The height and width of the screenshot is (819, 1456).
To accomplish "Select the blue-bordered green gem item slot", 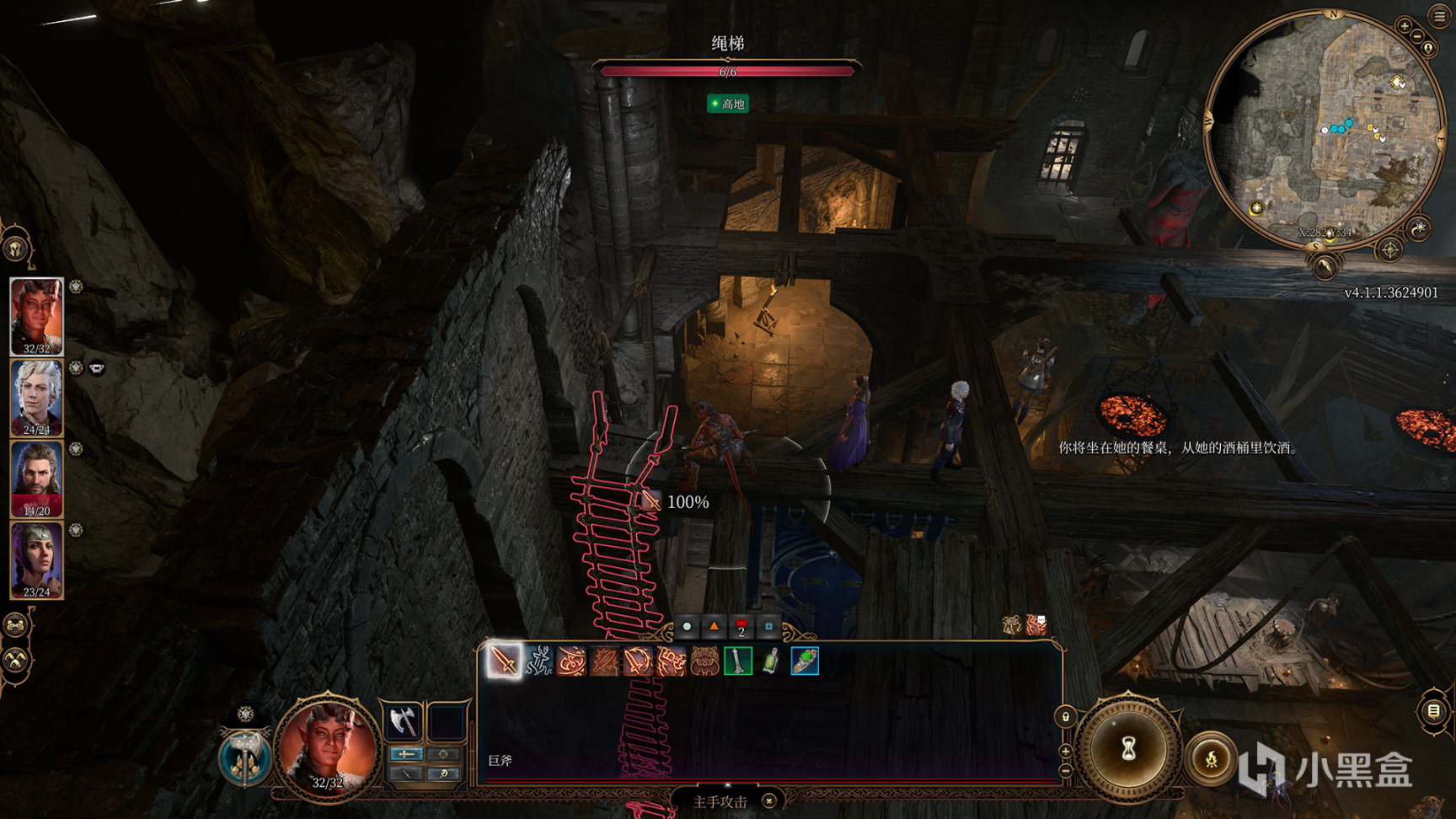I will click(x=805, y=661).
